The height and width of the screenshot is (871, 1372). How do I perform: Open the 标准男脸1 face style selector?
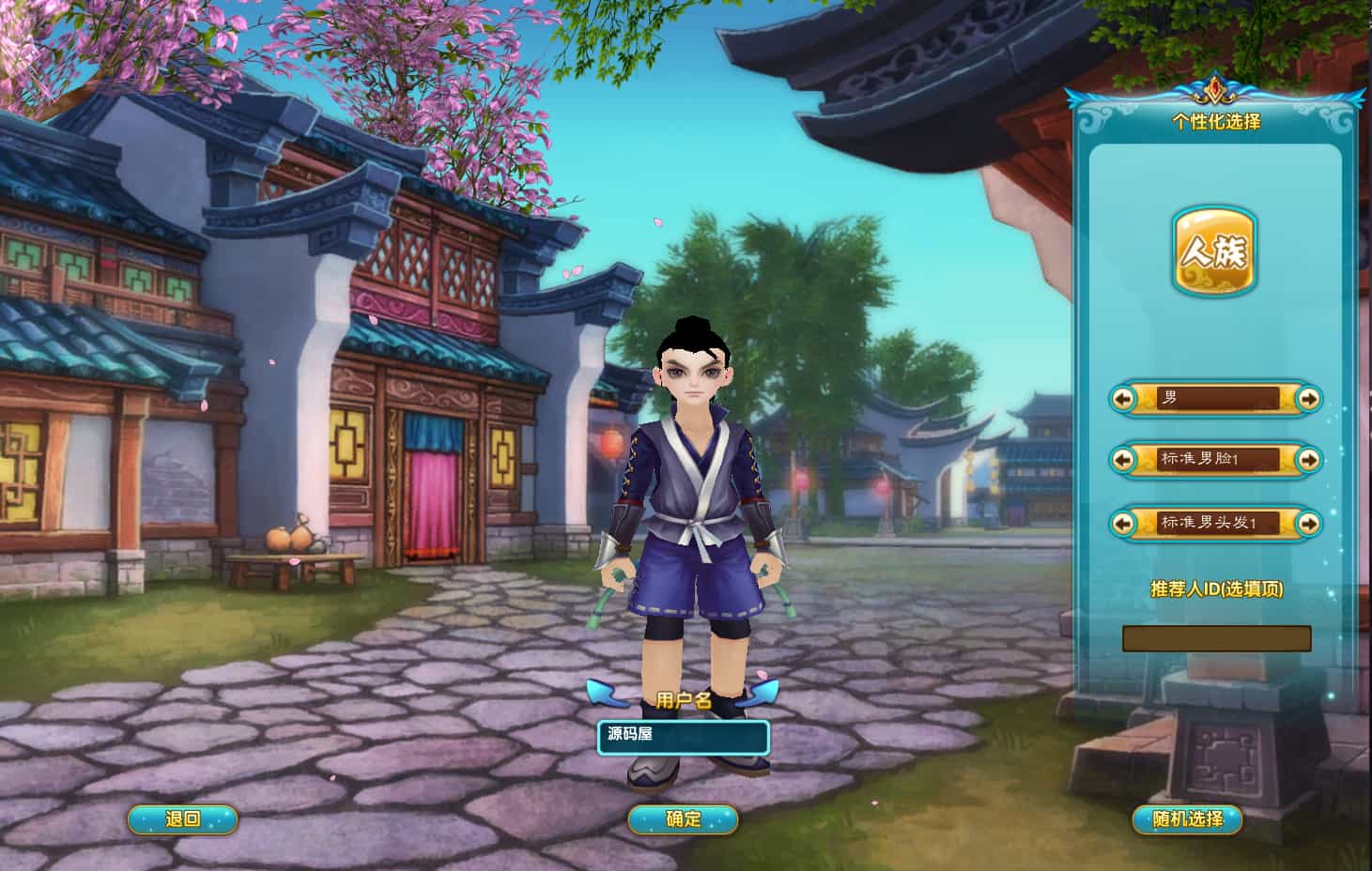[1216, 460]
